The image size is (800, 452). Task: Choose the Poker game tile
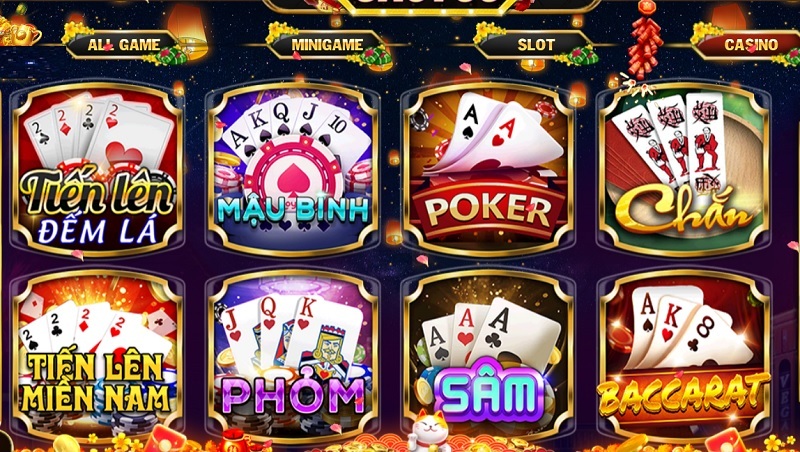coord(487,170)
